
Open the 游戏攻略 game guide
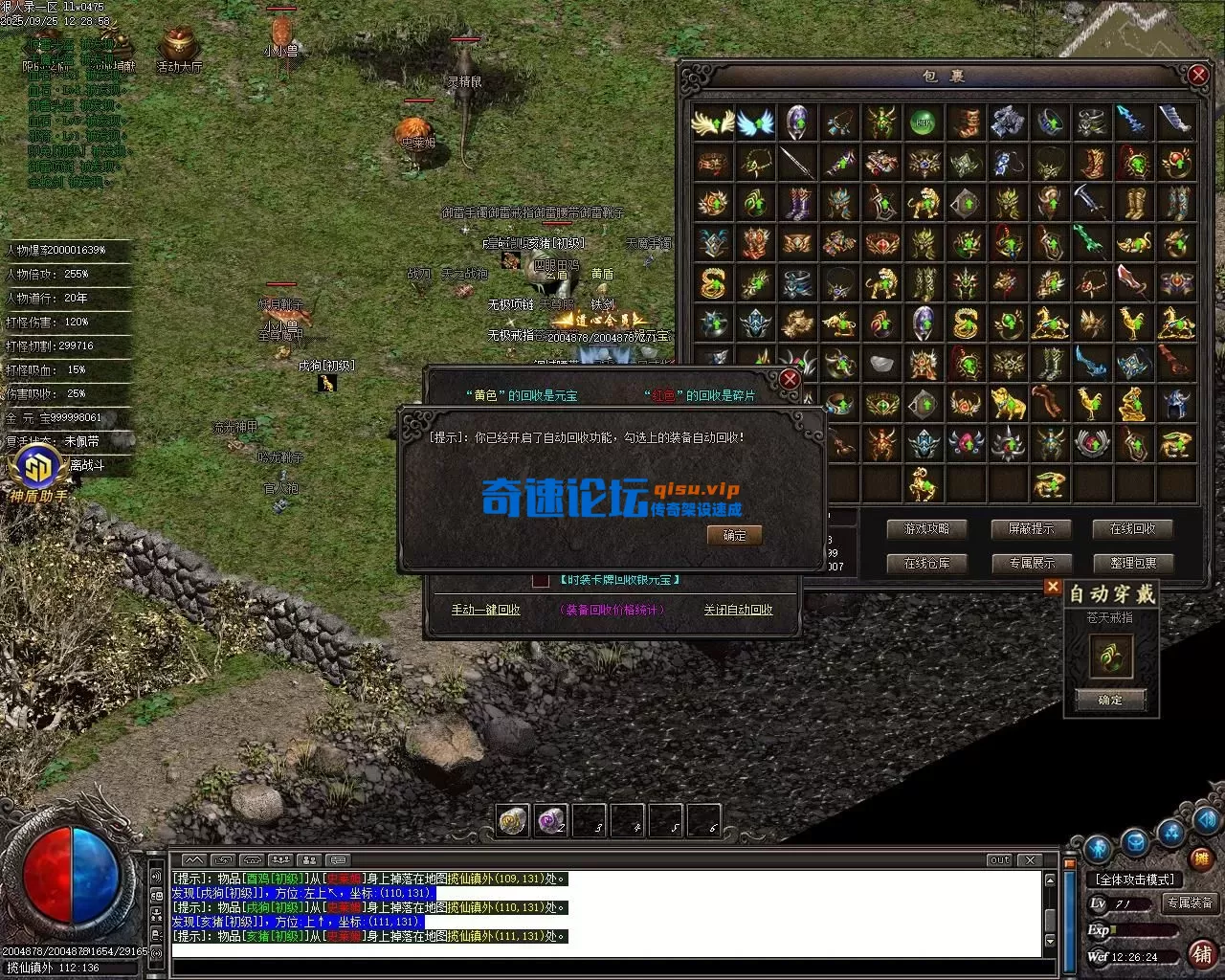925,528
